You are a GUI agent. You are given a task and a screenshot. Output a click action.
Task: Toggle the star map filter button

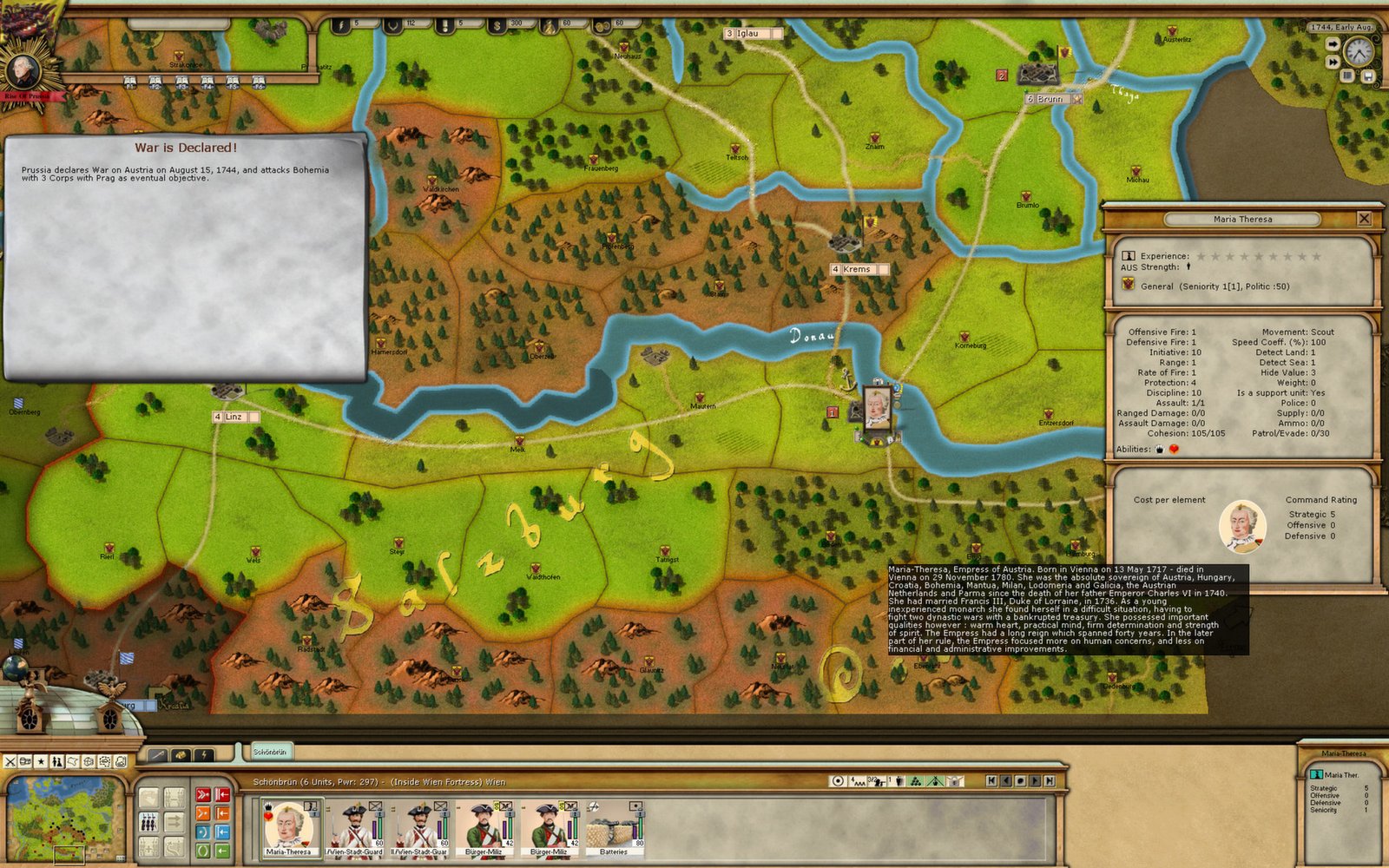(x=41, y=761)
